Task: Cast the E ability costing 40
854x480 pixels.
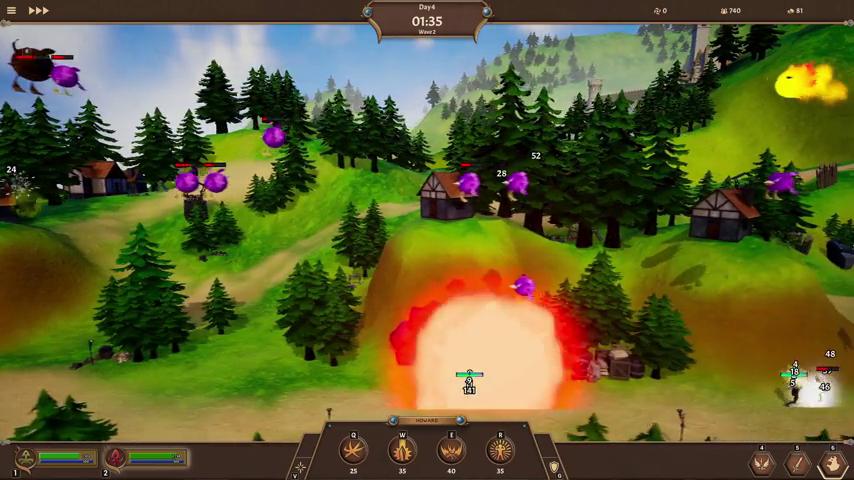Action: click(451, 451)
